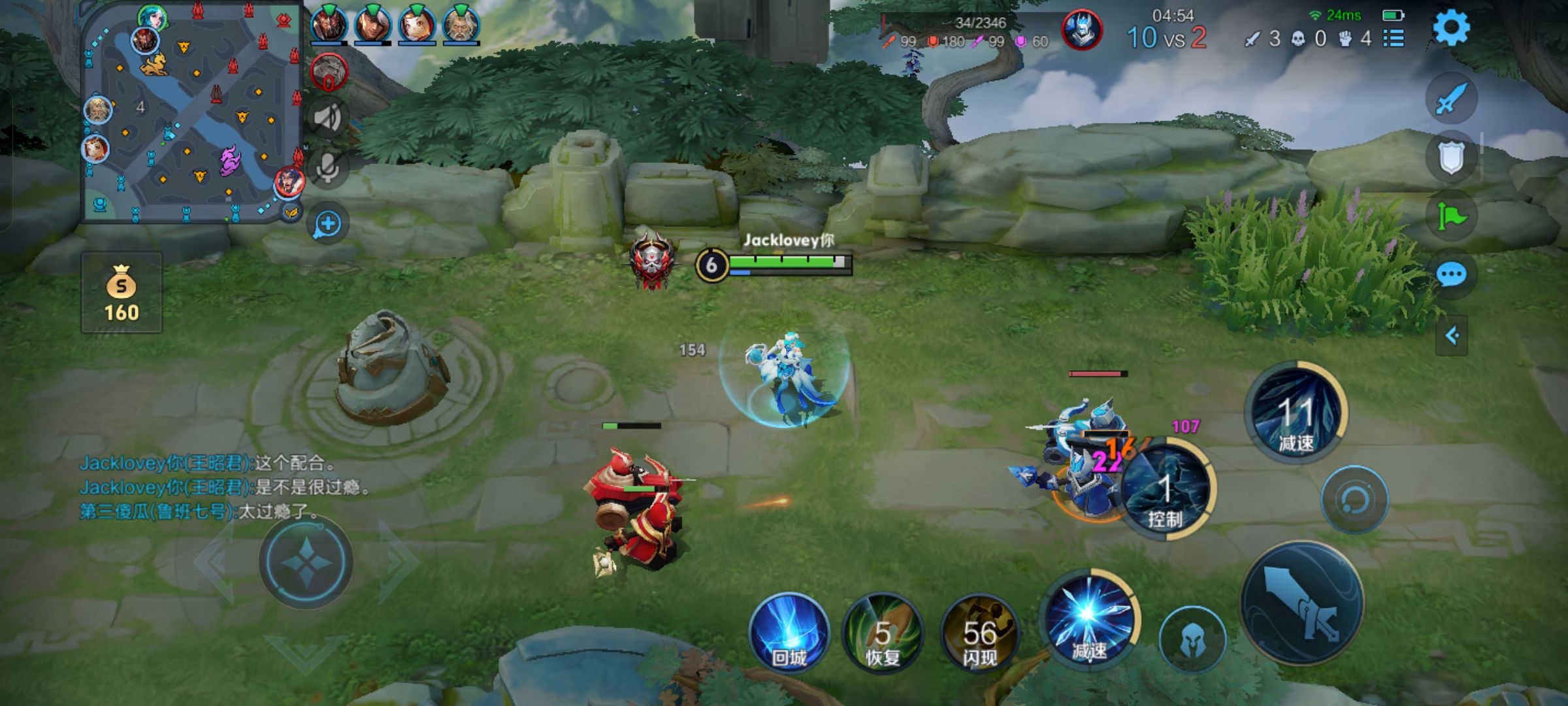Tap the magnifier plus button beside the minimap

(327, 224)
